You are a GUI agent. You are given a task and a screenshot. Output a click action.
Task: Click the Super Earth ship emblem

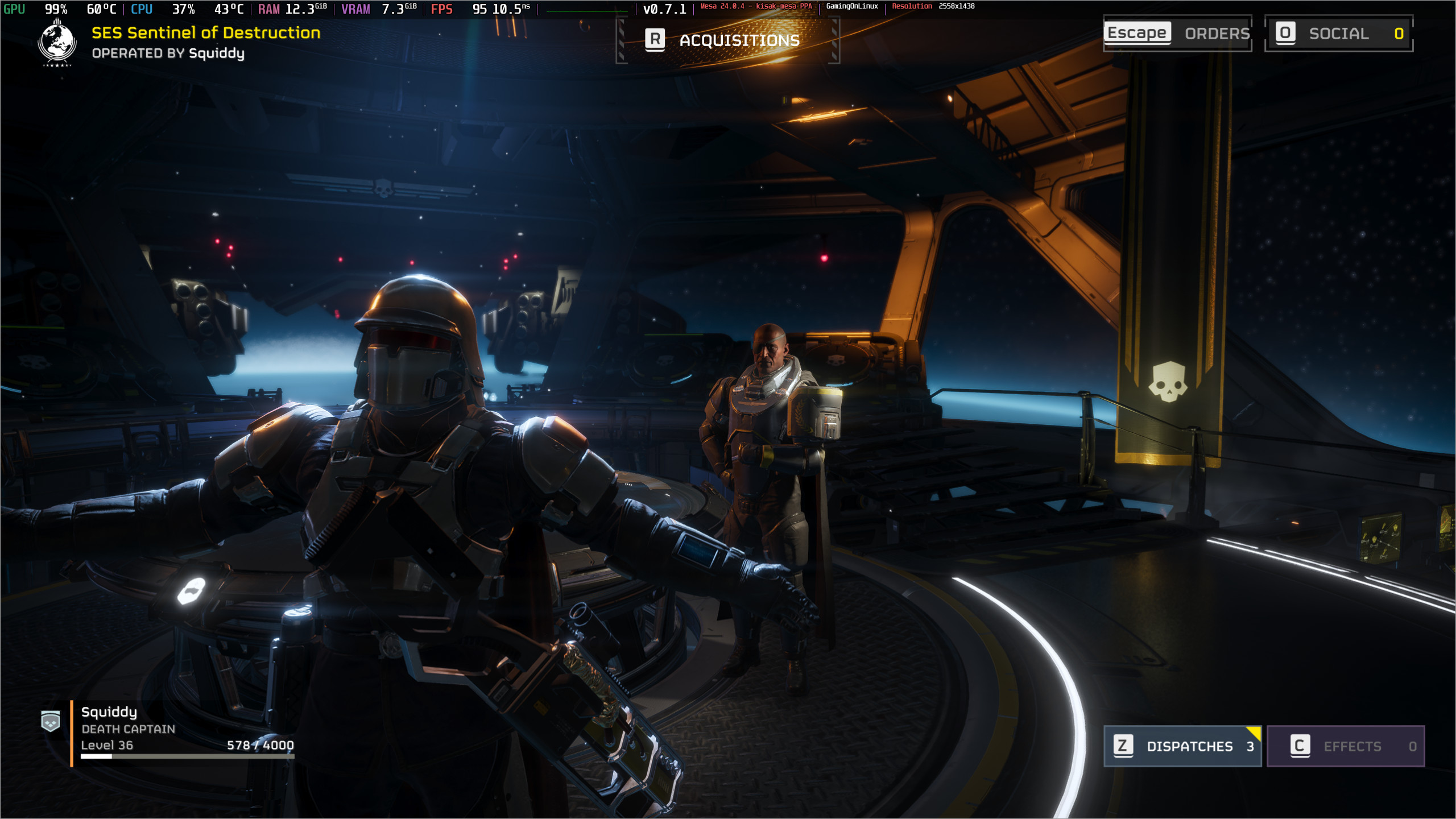click(x=57, y=43)
